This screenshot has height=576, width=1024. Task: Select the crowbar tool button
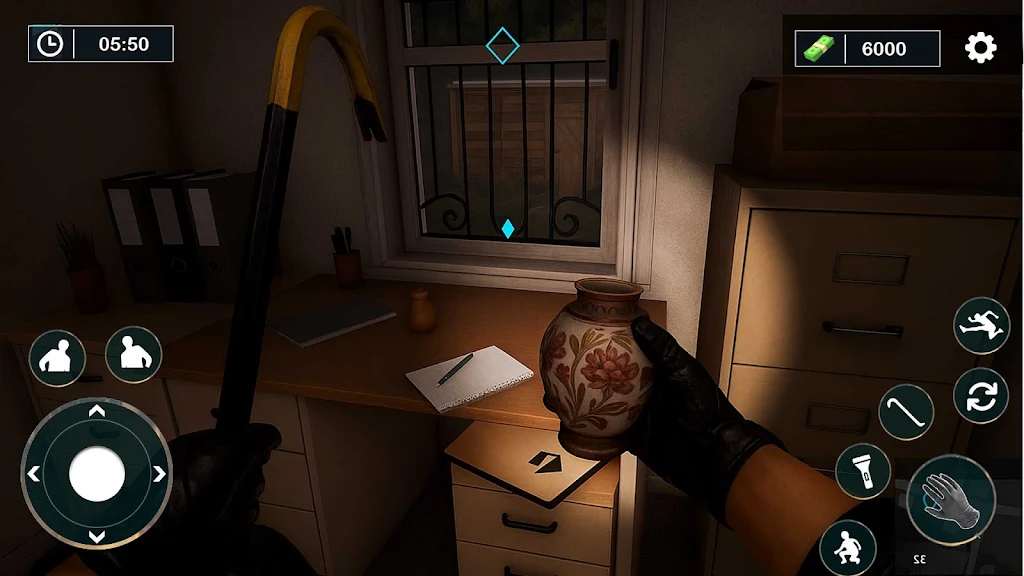pyautogui.click(x=906, y=412)
